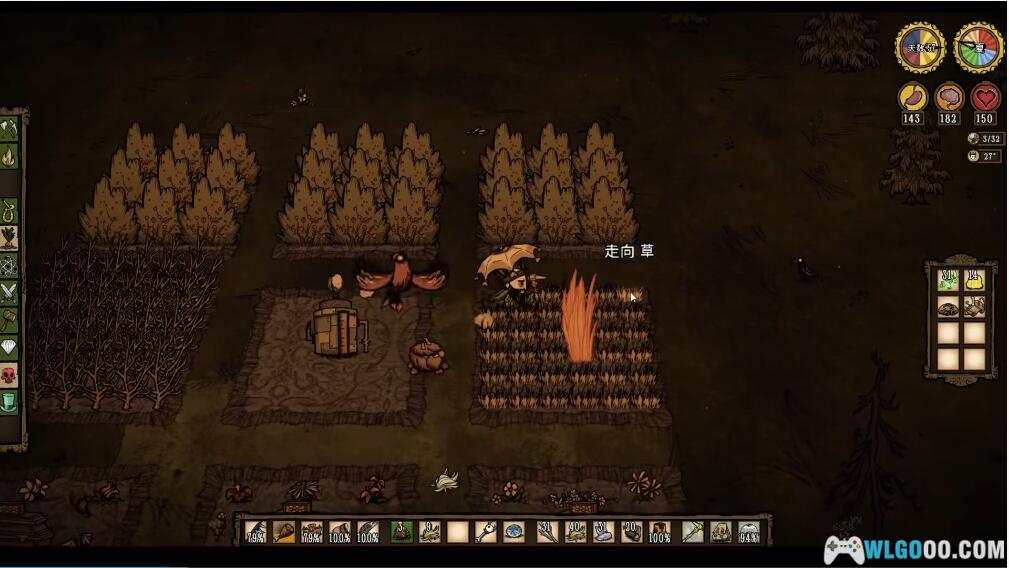Click the equipped hat slot at 94%
The height and width of the screenshot is (568, 1009).
[748, 532]
